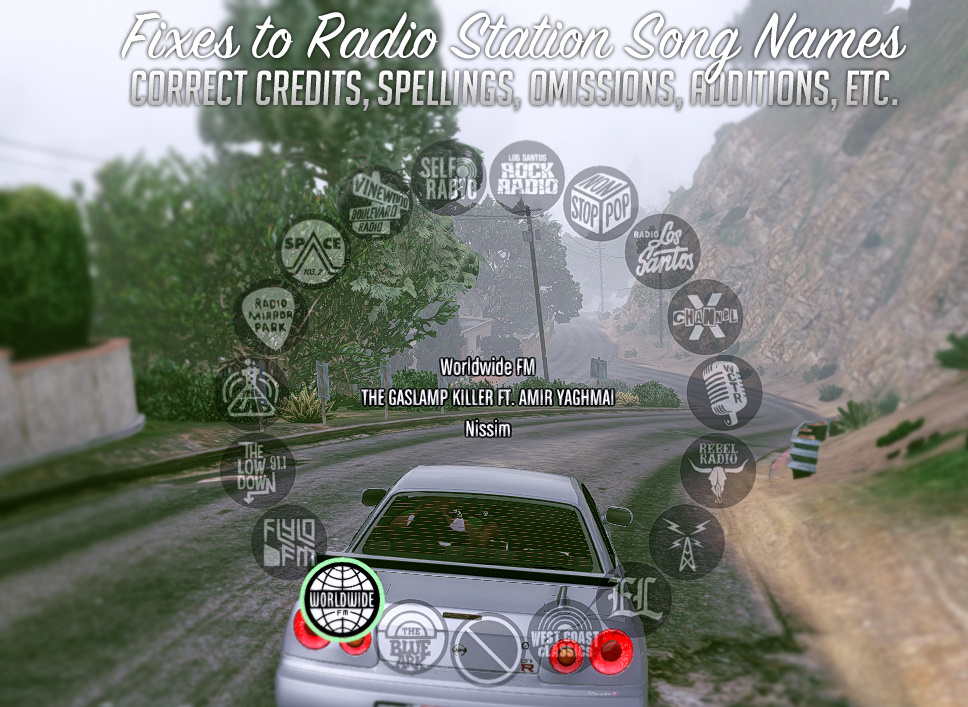
Task: Select the Self Radio station
Action: click(447, 177)
